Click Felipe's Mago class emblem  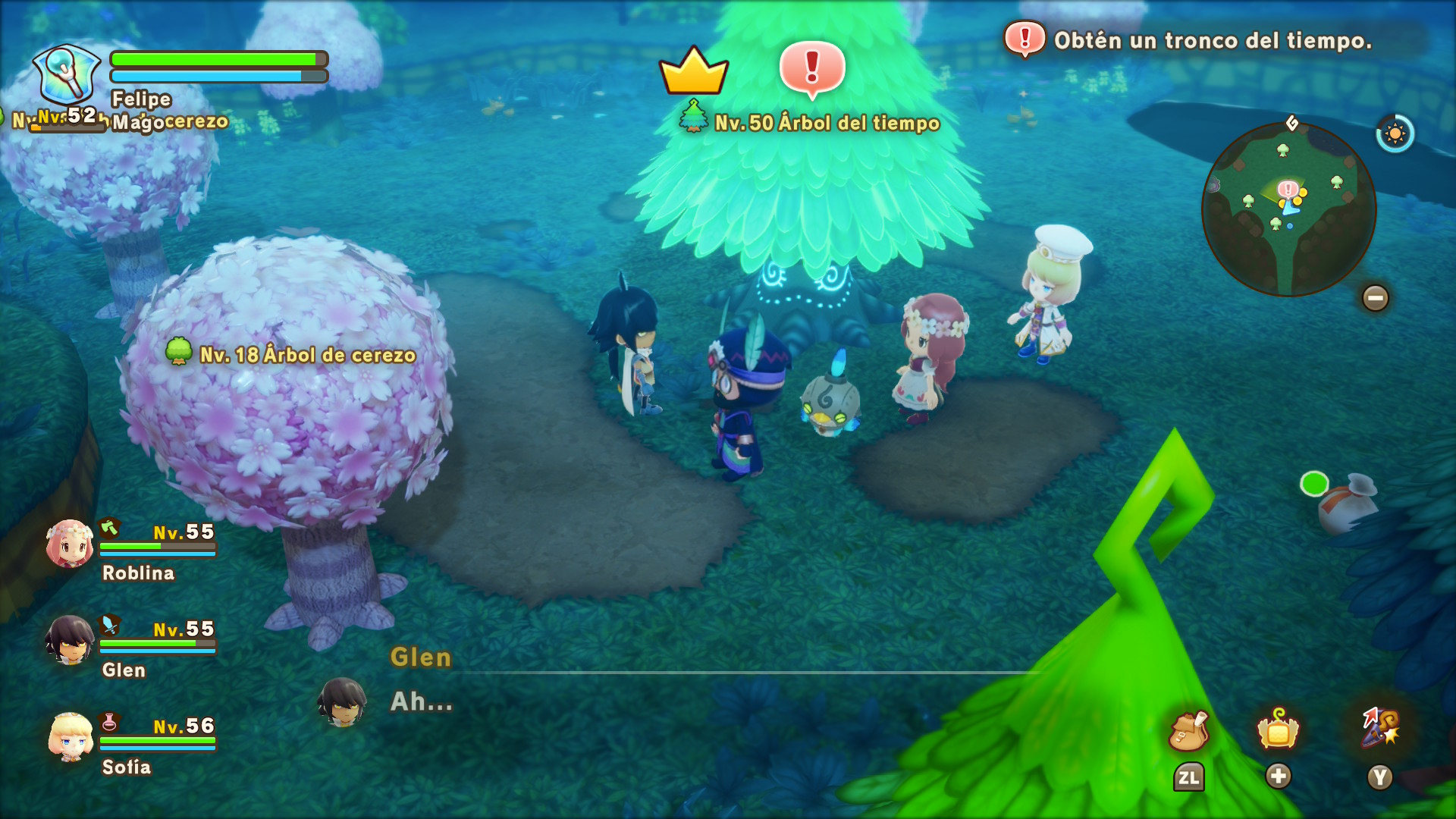[x=67, y=74]
